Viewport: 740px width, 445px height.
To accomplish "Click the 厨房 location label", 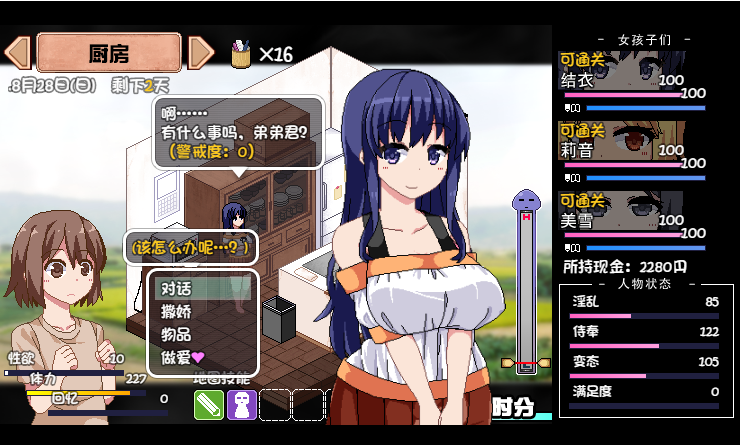I will coord(109,52).
